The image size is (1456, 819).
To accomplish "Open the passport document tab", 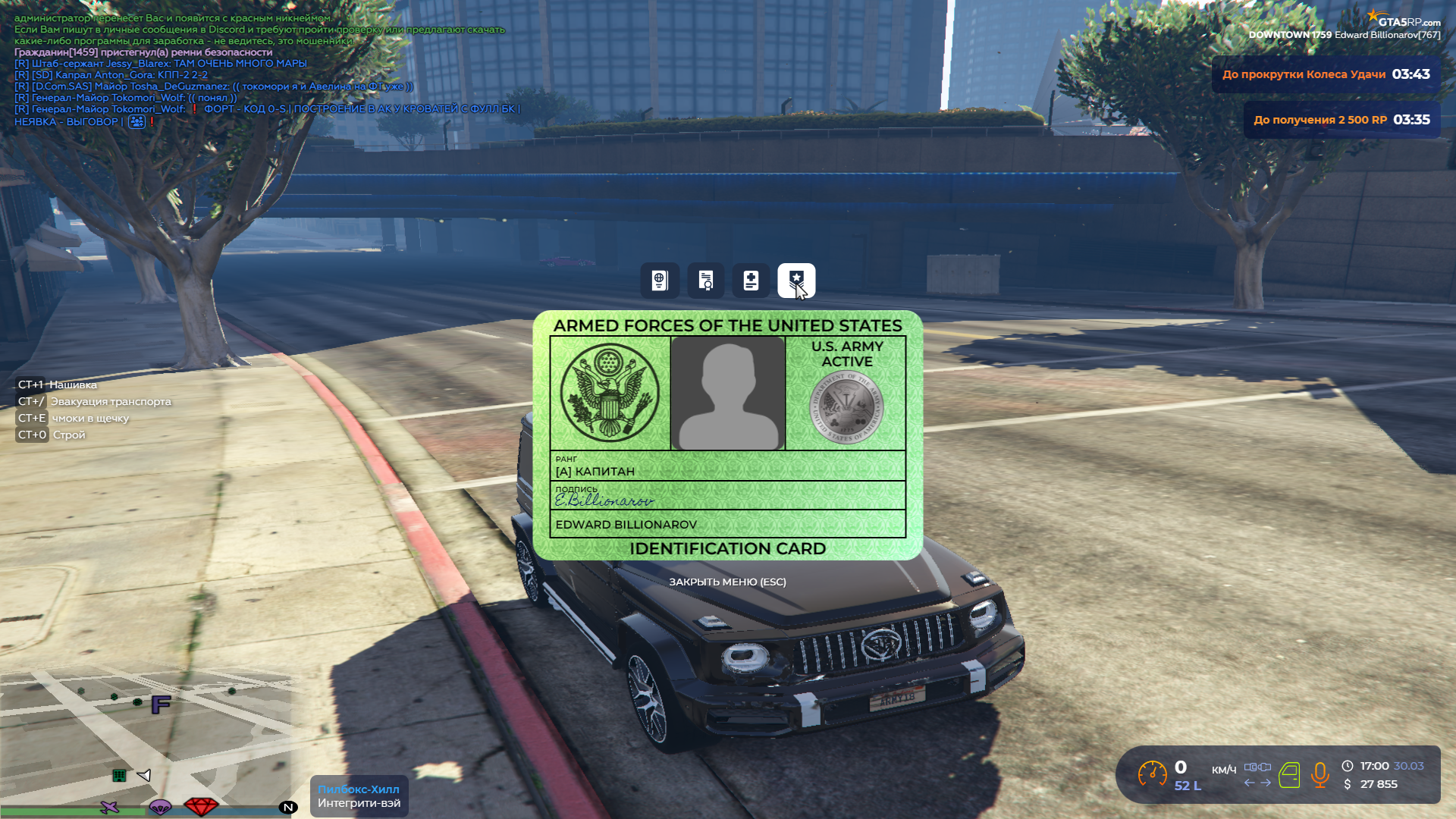I will click(x=659, y=281).
